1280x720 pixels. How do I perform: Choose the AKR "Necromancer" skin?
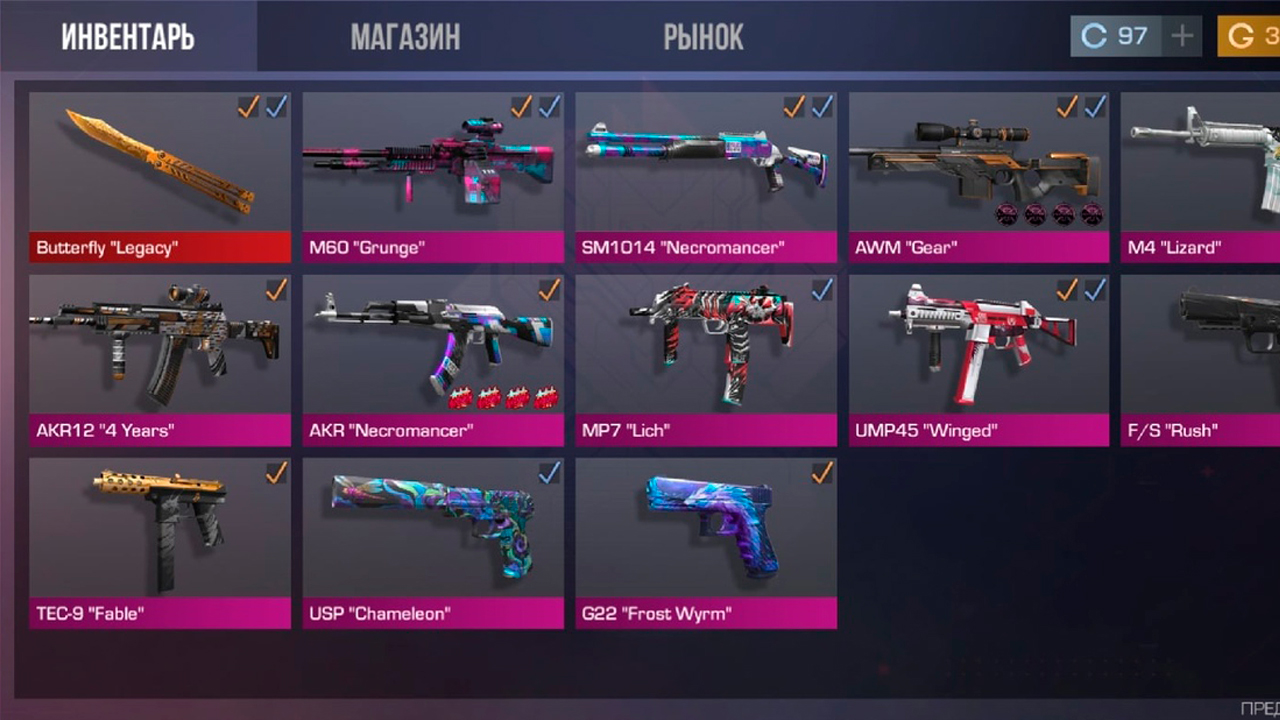pos(433,360)
